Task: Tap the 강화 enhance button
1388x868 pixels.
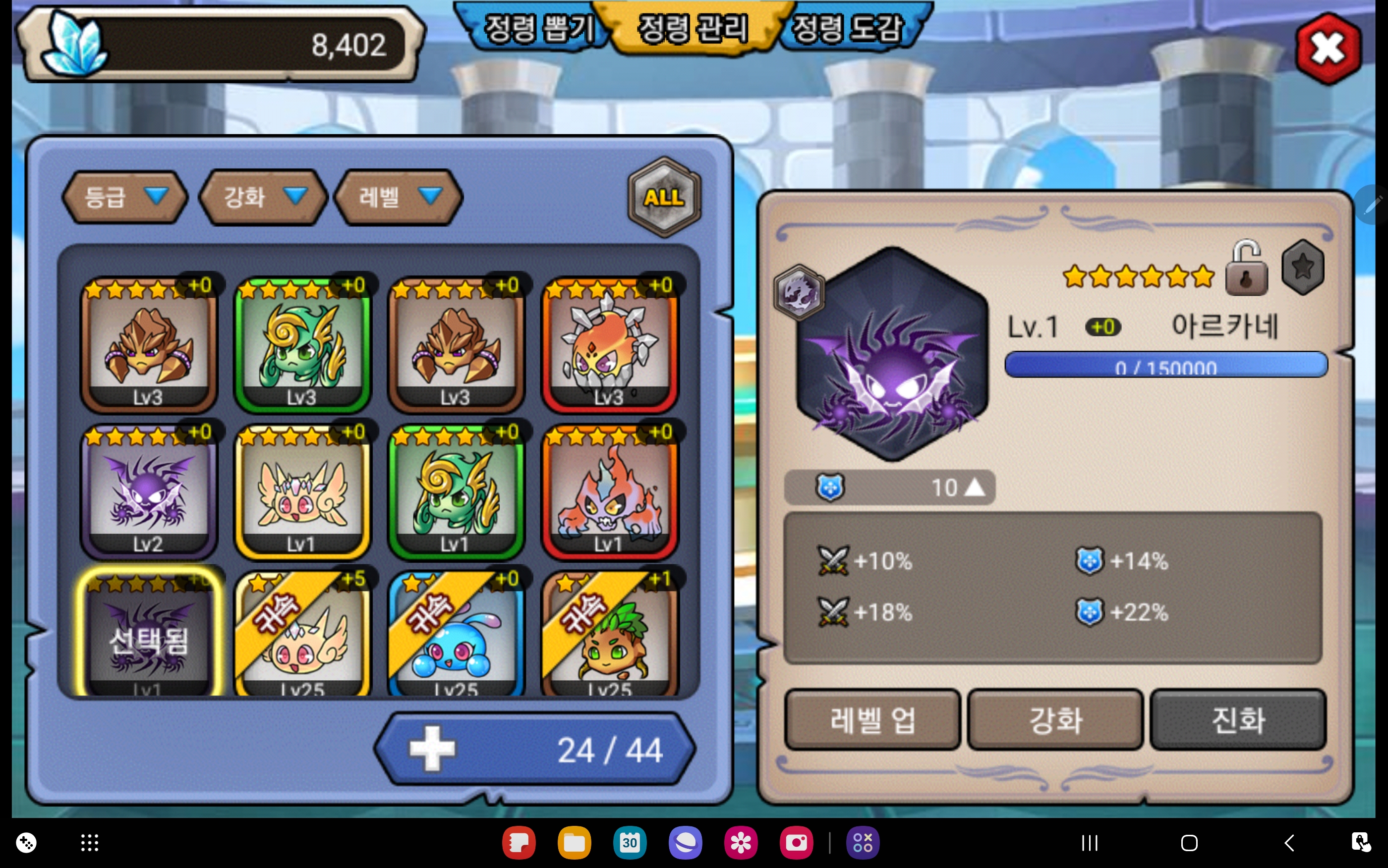Action: pyautogui.click(x=1055, y=719)
